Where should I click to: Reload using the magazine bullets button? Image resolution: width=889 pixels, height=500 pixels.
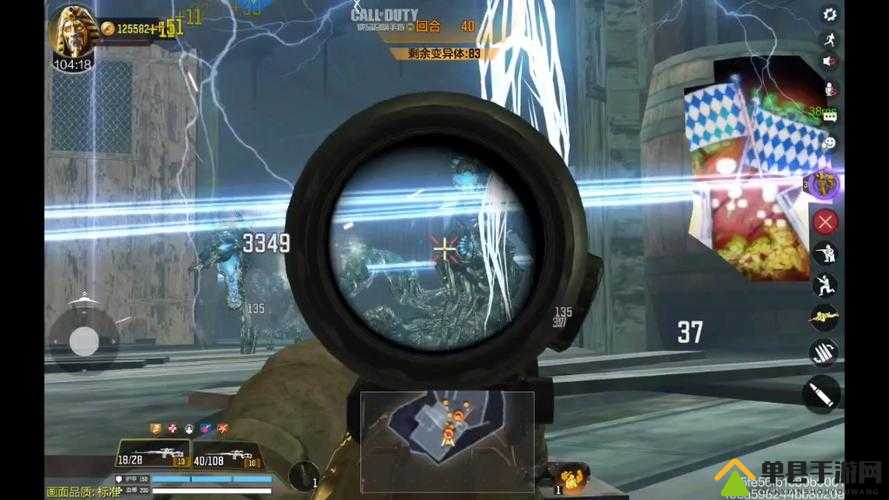tap(826, 352)
